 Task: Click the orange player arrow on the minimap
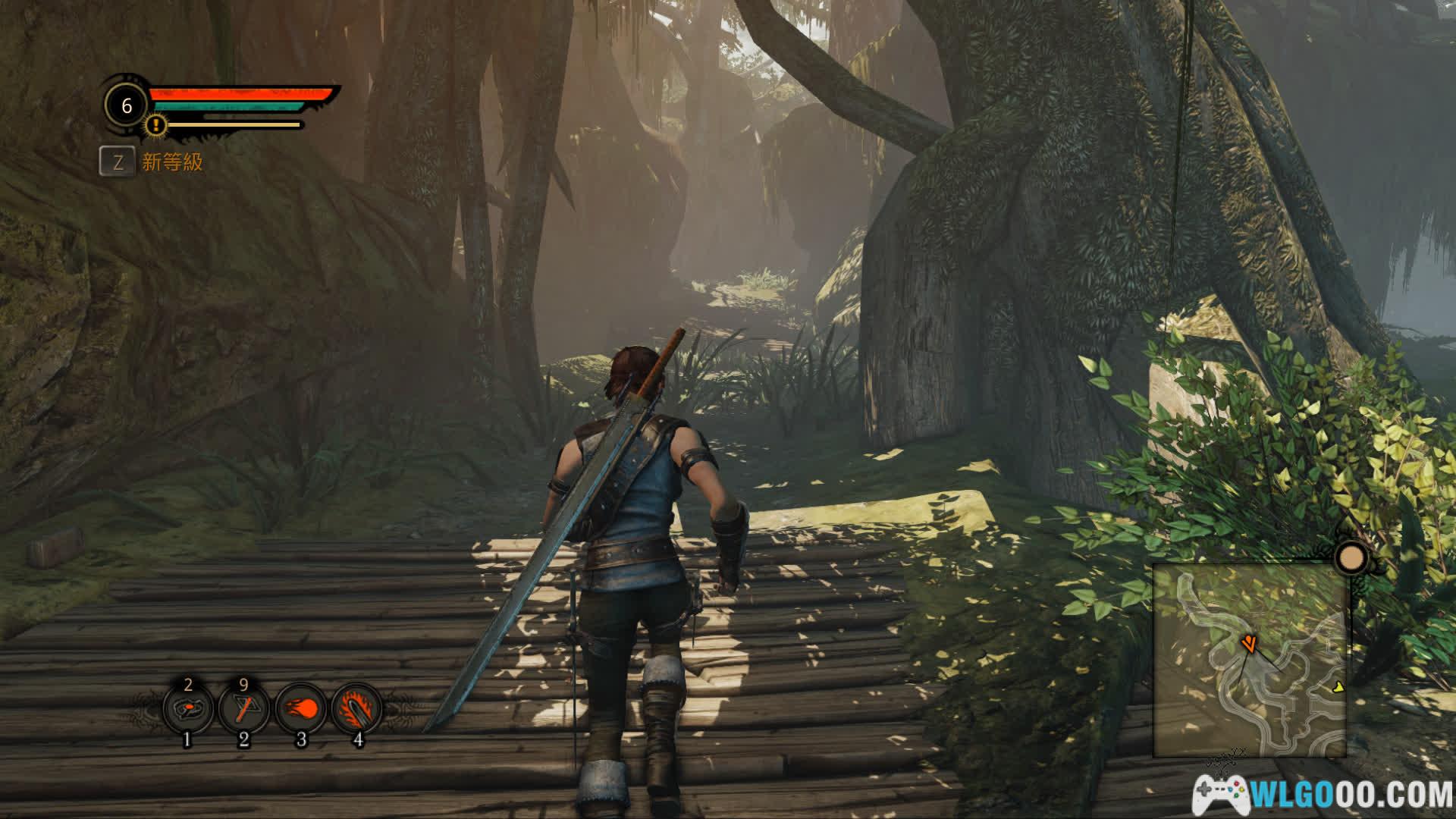1248,645
